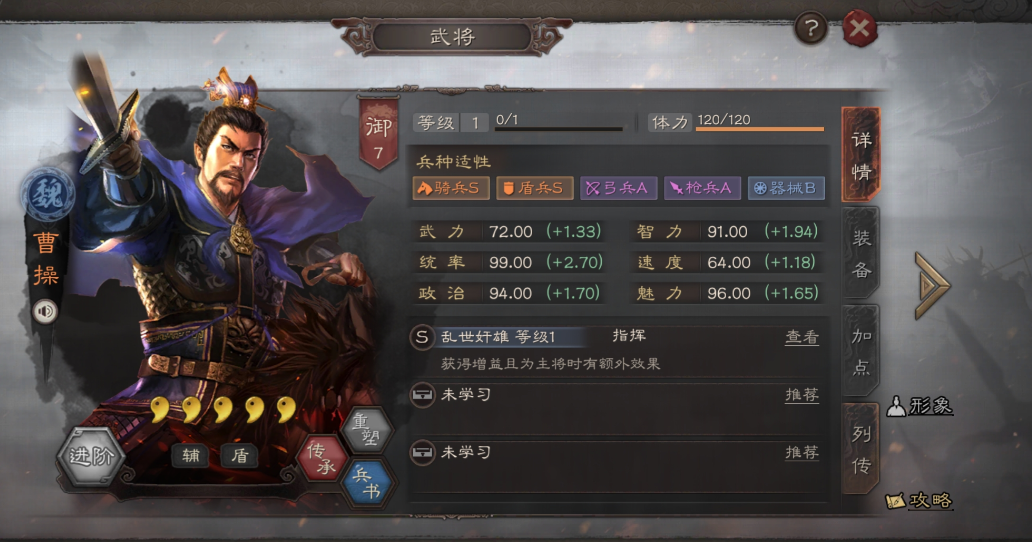The height and width of the screenshot is (542, 1032).
Task: View details of 乱世奸雄 skill via 查看
Action: click(x=801, y=338)
